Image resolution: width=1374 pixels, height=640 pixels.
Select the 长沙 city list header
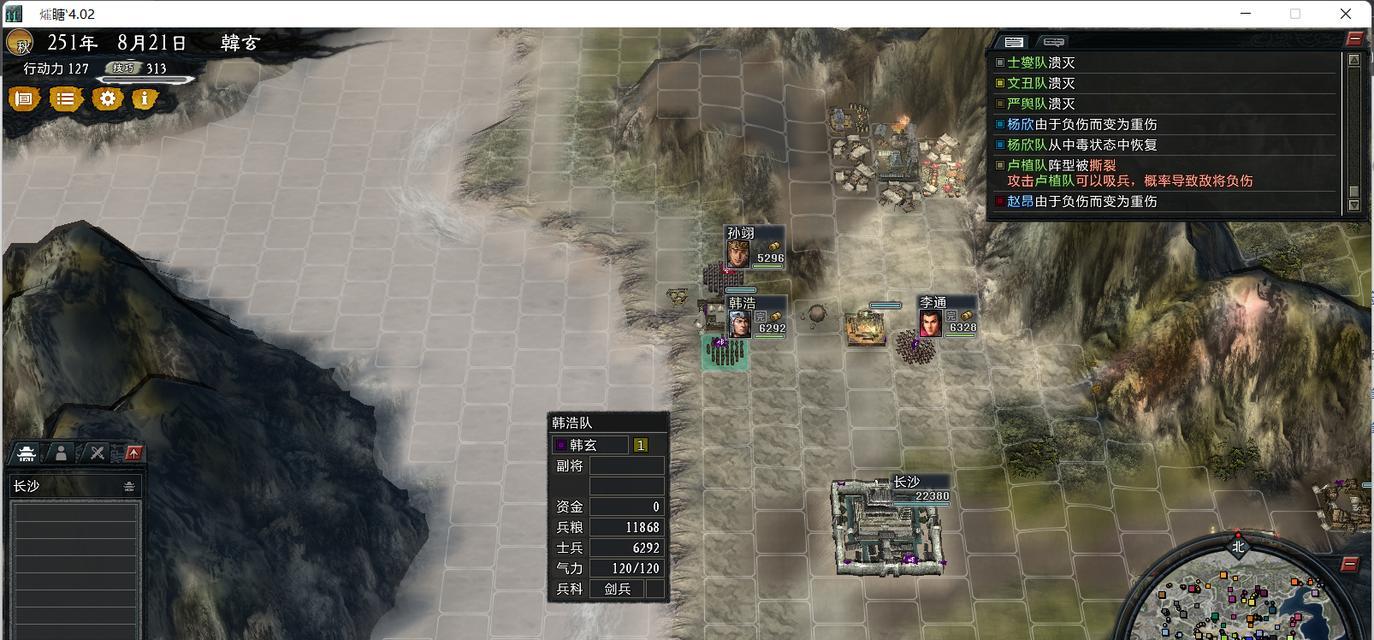(74, 487)
